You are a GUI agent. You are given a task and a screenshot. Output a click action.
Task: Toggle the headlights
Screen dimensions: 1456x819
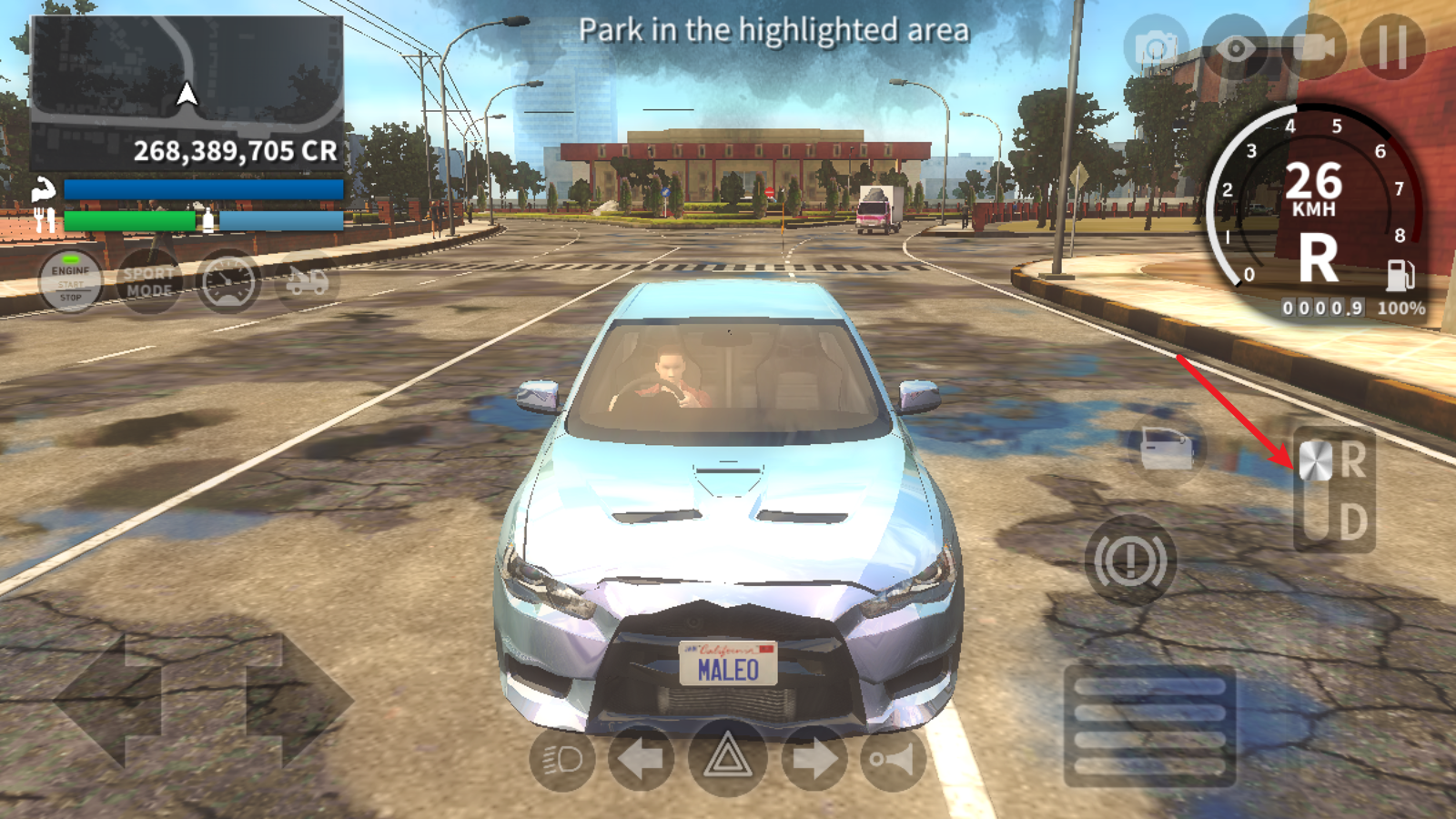(x=561, y=758)
